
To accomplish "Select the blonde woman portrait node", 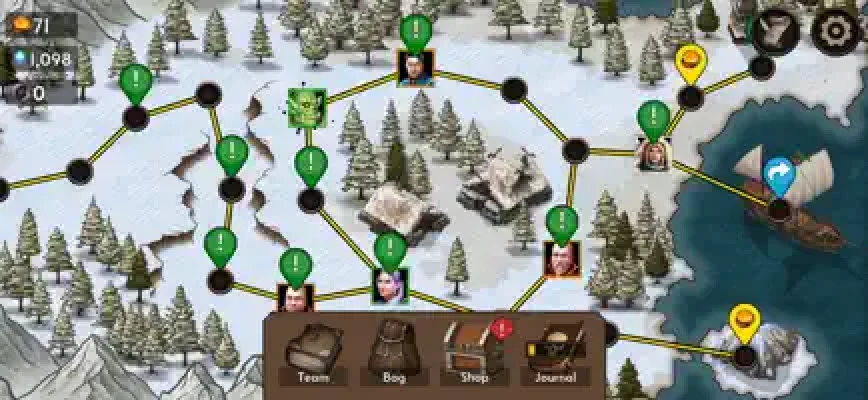I will [653, 153].
